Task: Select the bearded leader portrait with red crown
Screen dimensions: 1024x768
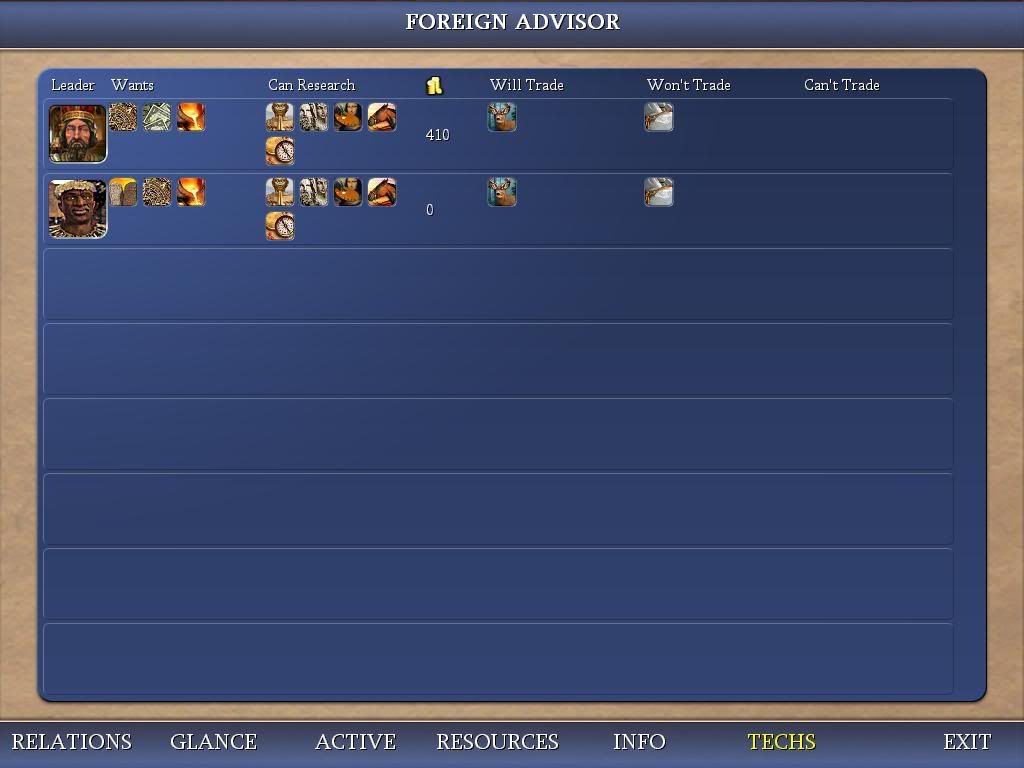Action: (x=77, y=133)
